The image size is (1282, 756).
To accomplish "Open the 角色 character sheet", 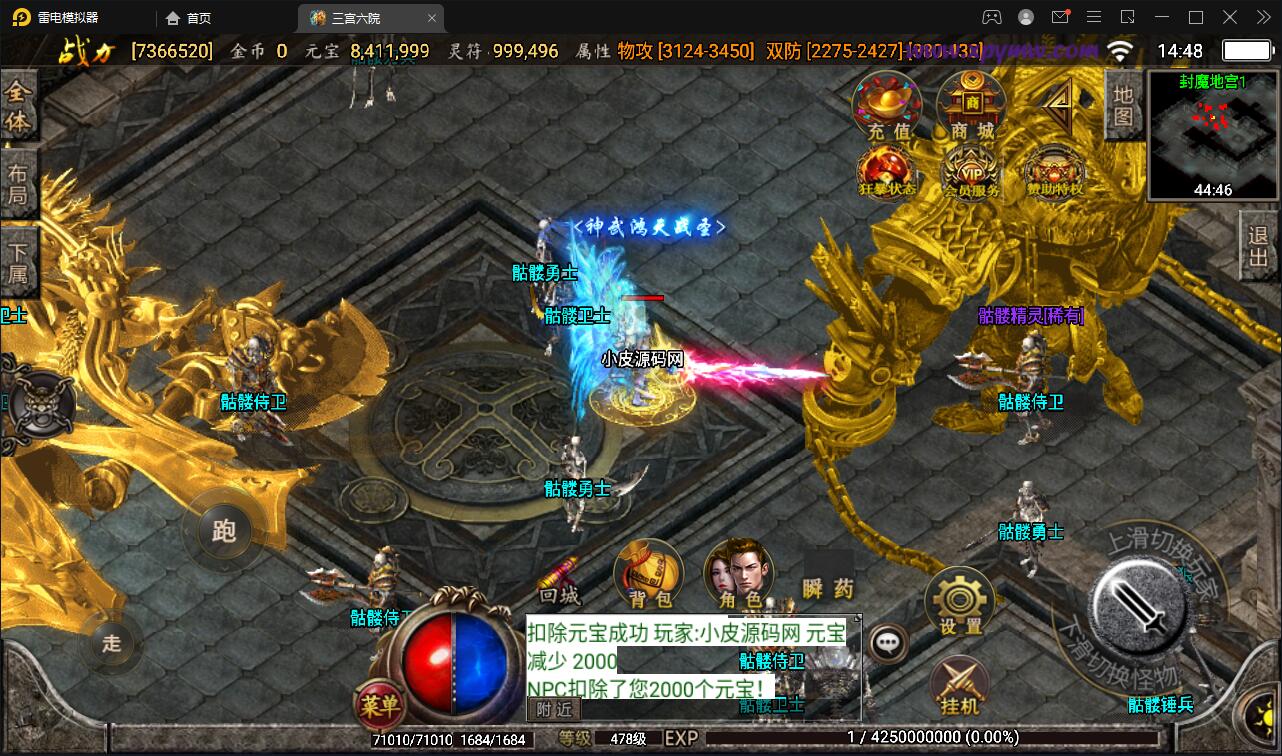I will 739,575.
